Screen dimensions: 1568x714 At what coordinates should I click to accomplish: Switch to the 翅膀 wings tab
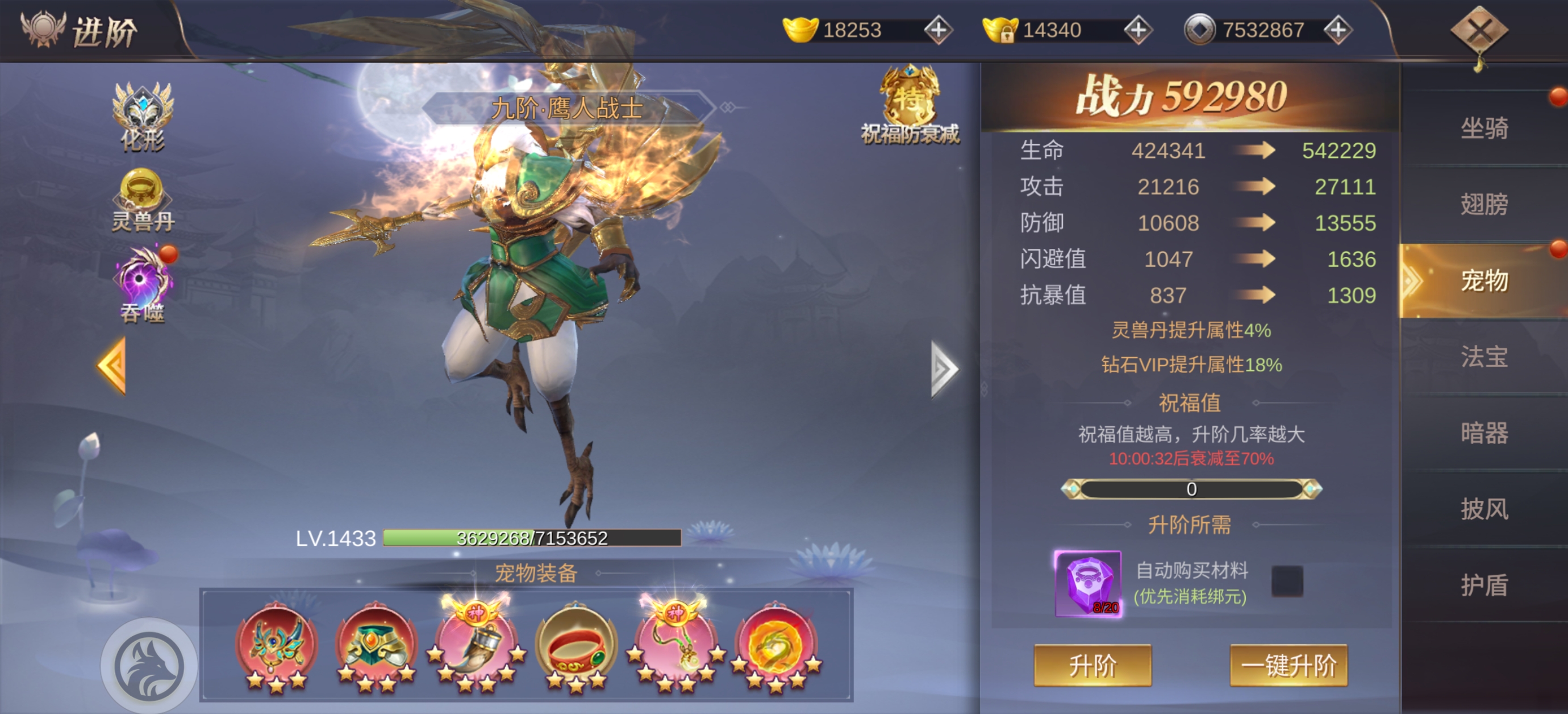[x=1484, y=204]
